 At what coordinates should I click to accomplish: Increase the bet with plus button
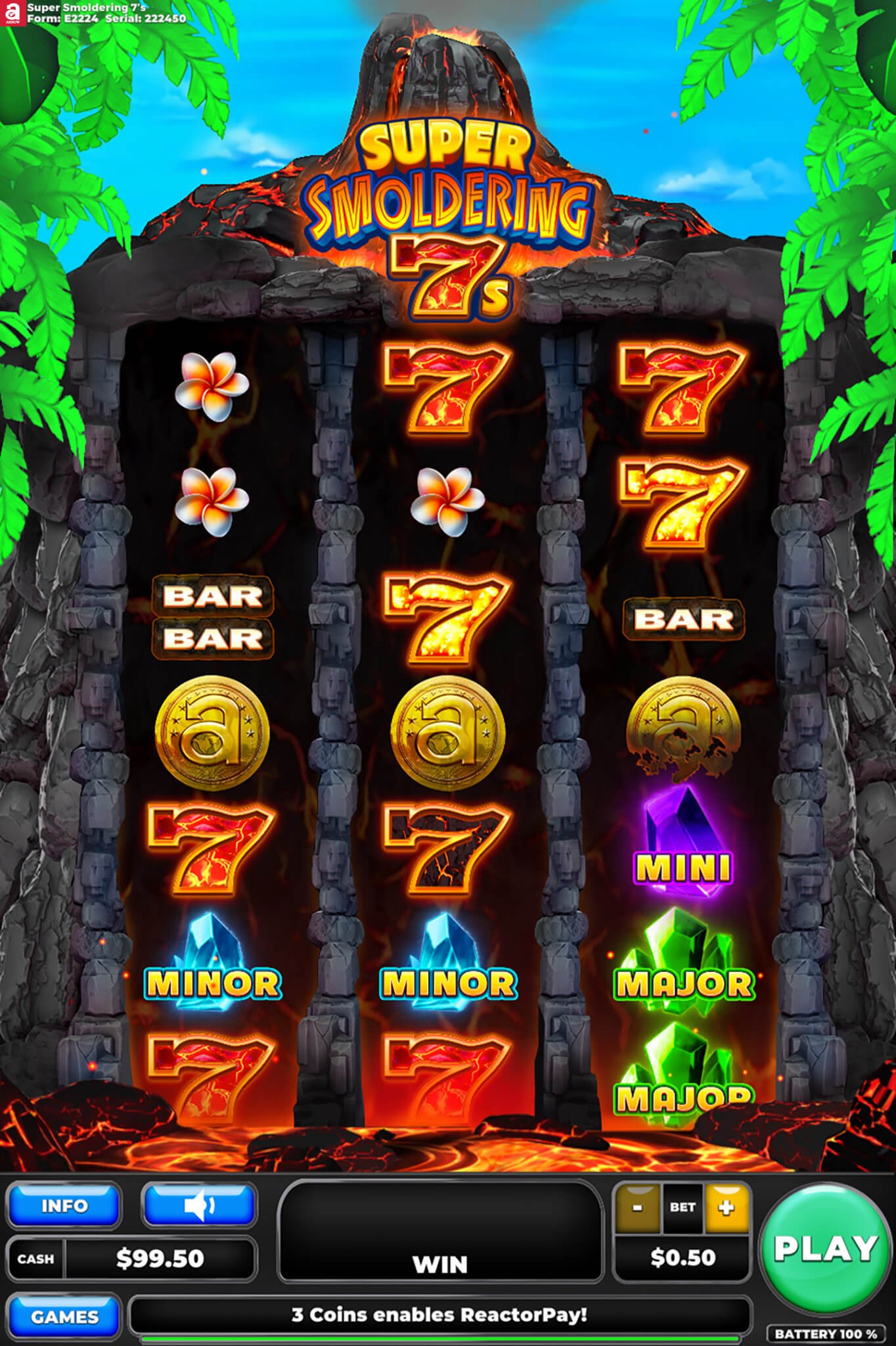click(726, 1207)
